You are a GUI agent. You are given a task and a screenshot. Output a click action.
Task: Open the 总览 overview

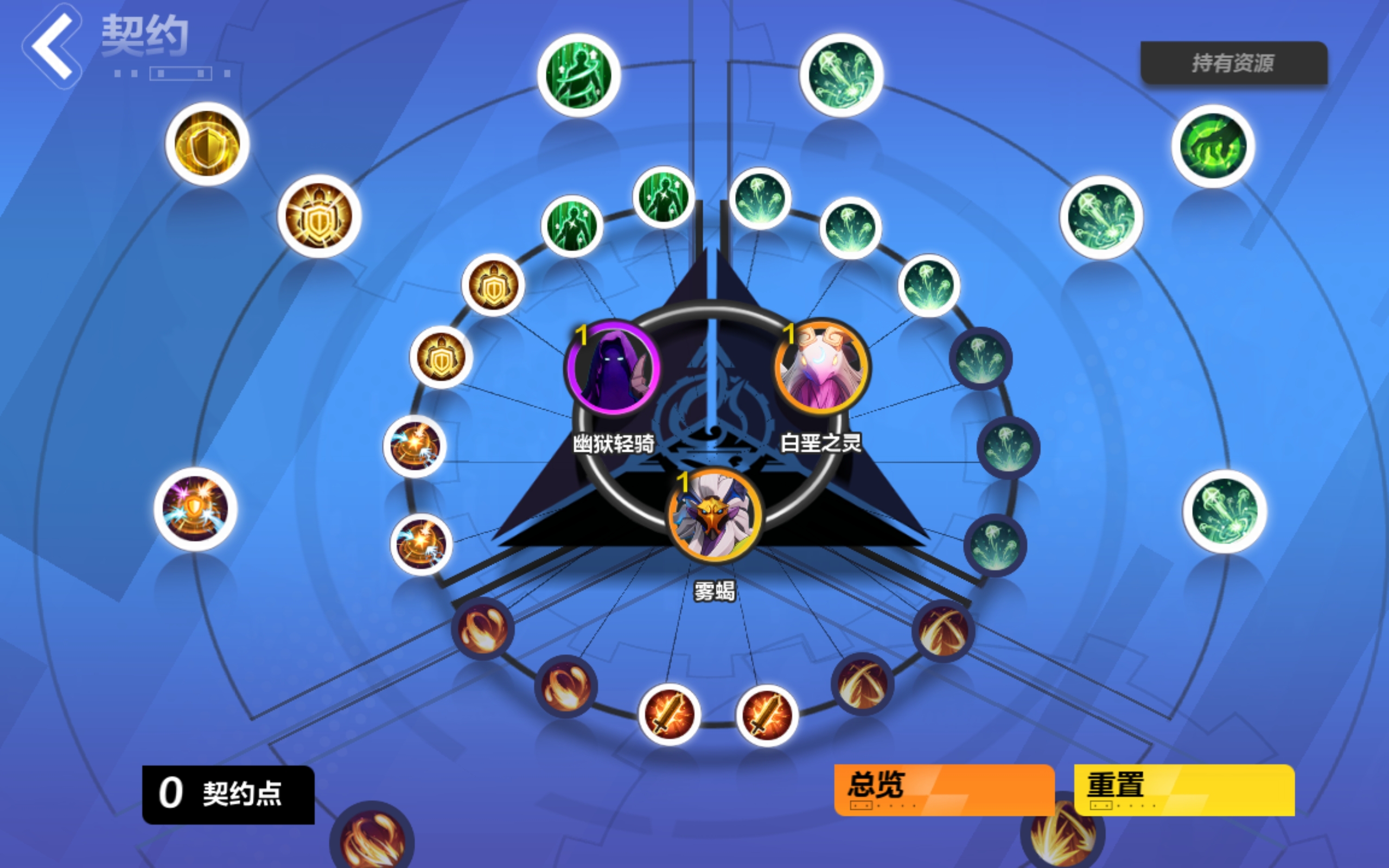click(944, 789)
